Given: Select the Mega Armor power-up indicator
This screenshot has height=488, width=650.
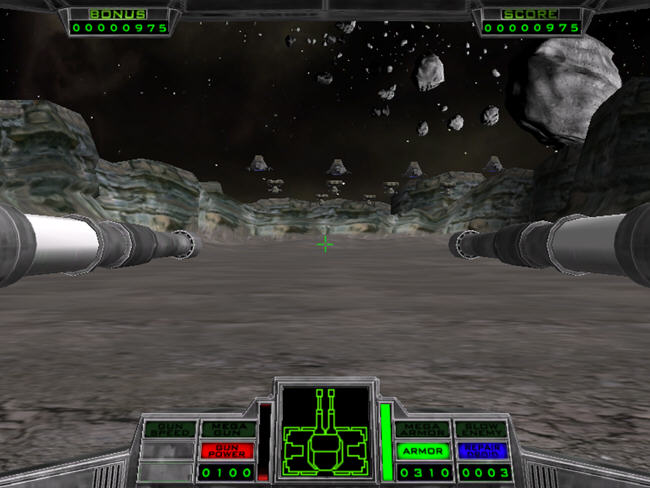Looking at the screenshot, I should point(421,429).
